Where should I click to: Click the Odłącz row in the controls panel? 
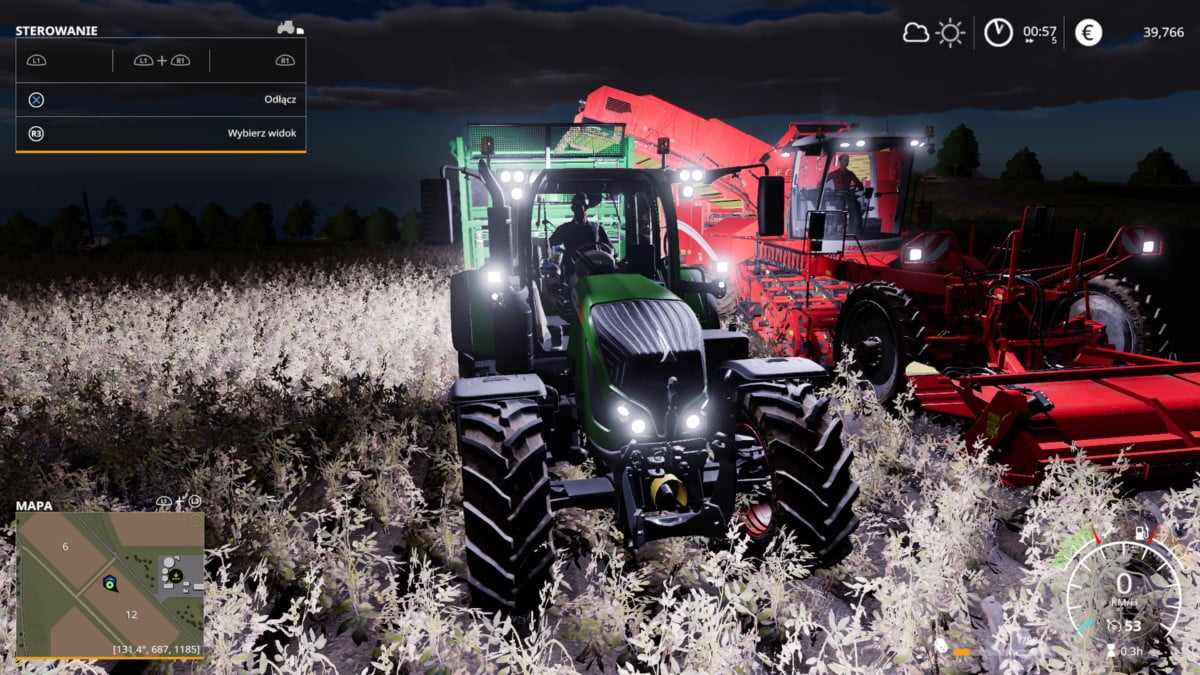160,100
